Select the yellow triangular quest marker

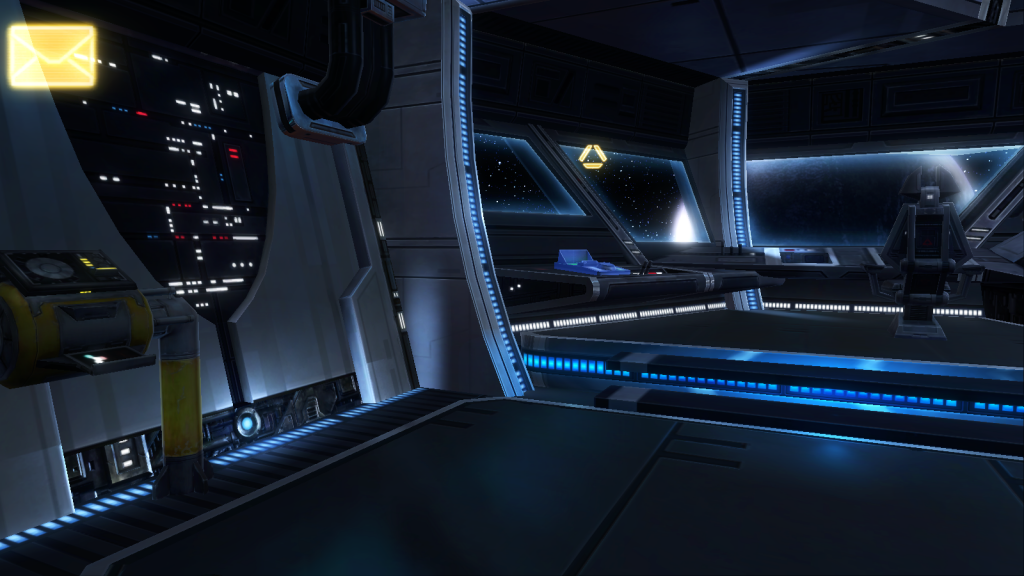pos(593,156)
